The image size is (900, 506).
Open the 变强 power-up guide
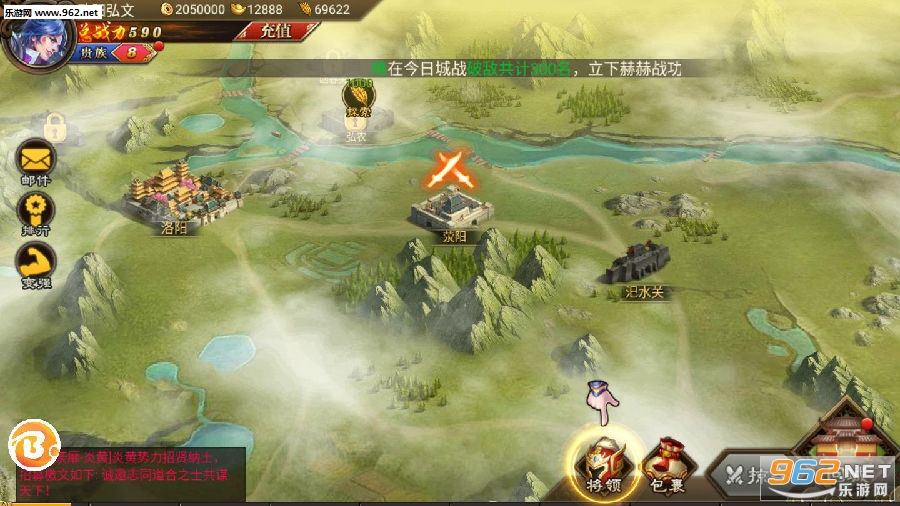[x=36, y=265]
